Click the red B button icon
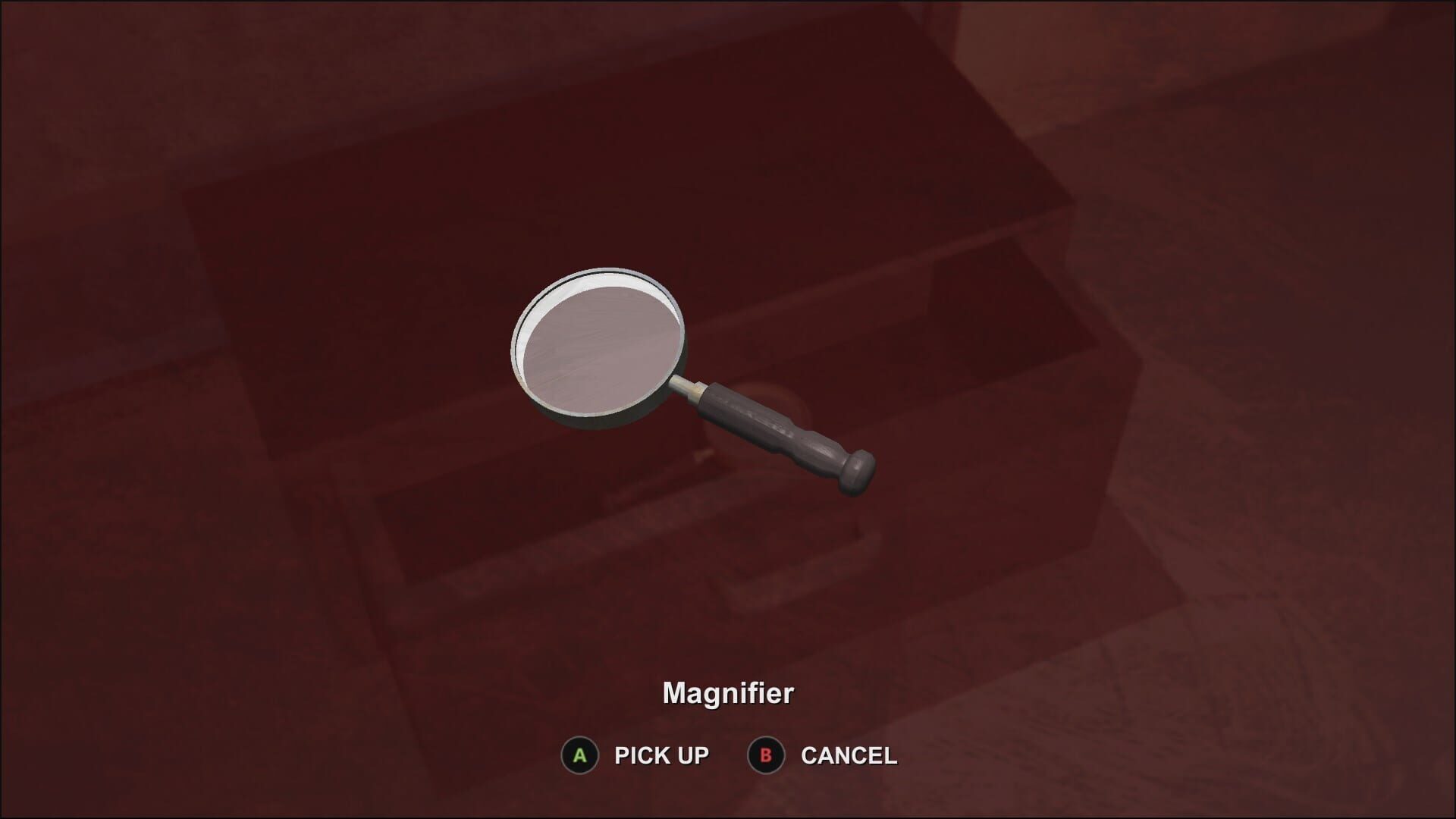 pos(767,755)
